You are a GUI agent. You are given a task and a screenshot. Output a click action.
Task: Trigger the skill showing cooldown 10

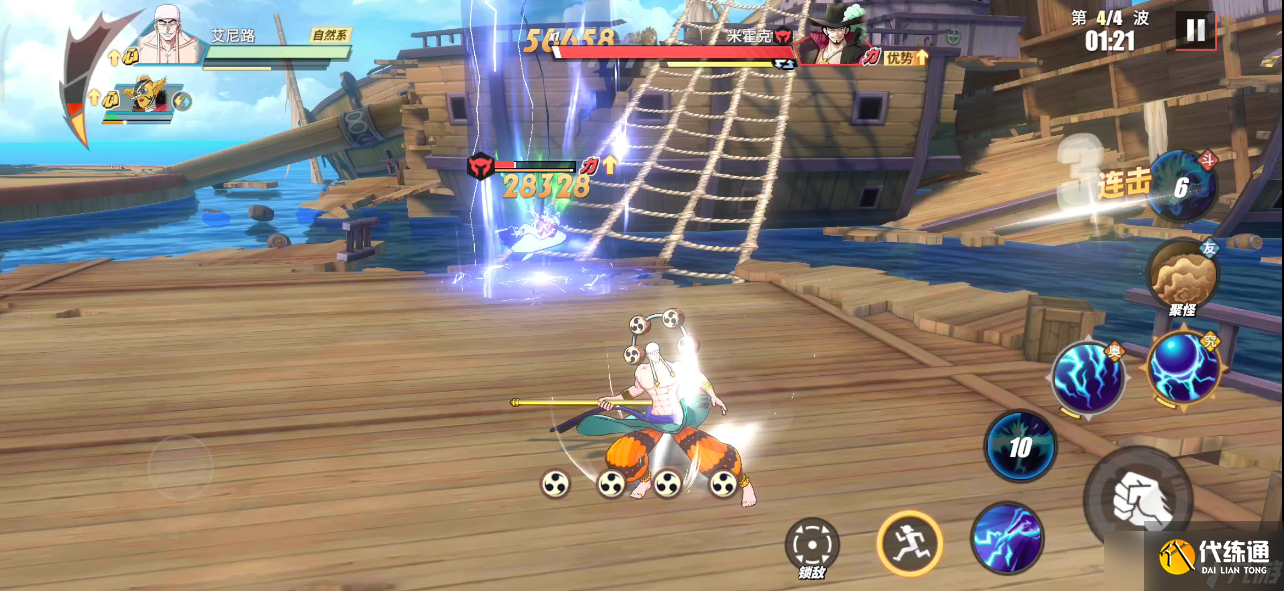click(1020, 446)
